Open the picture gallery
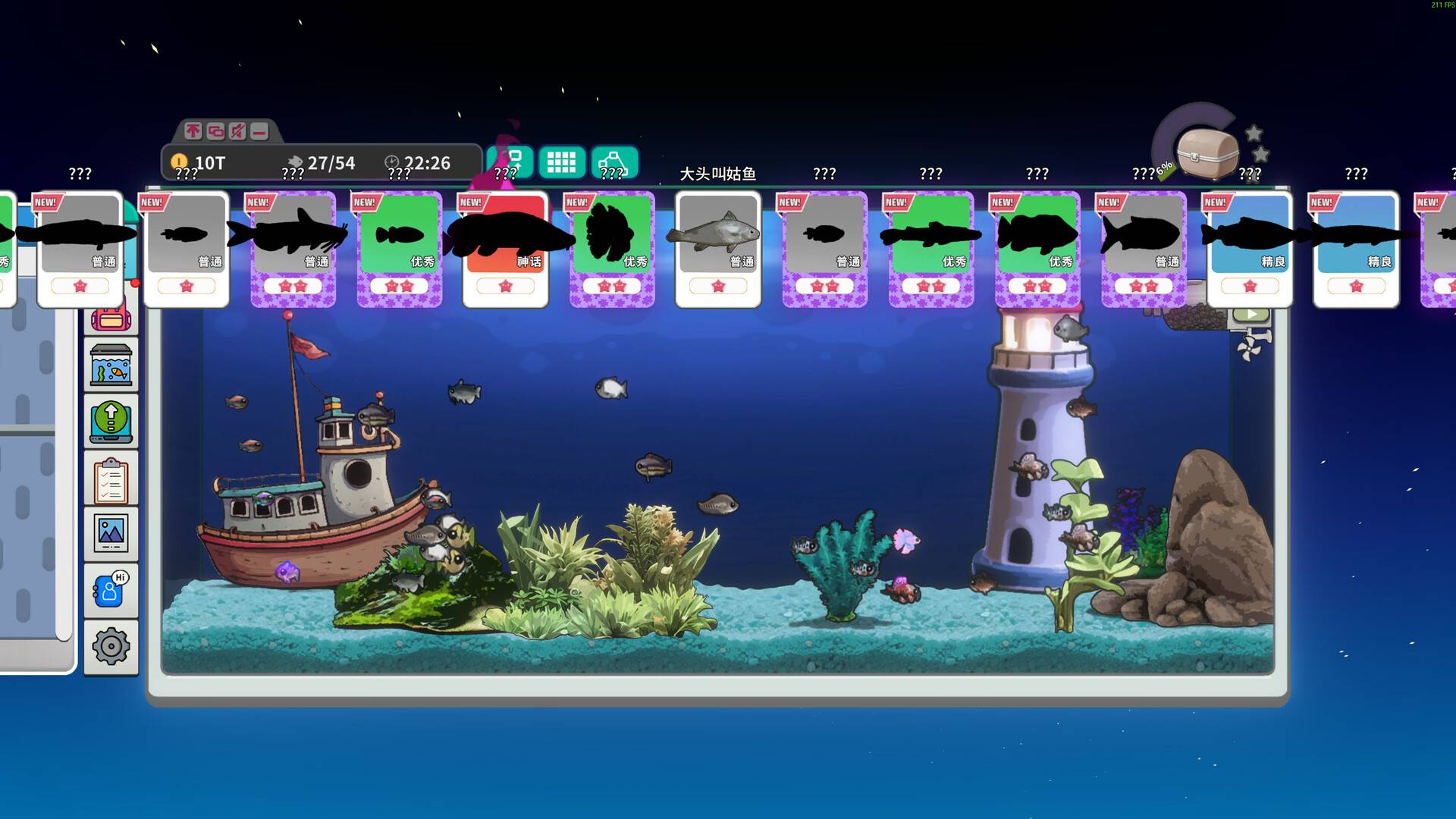Image resolution: width=1456 pixels, height=819 pixels. (x=111, y=532)
